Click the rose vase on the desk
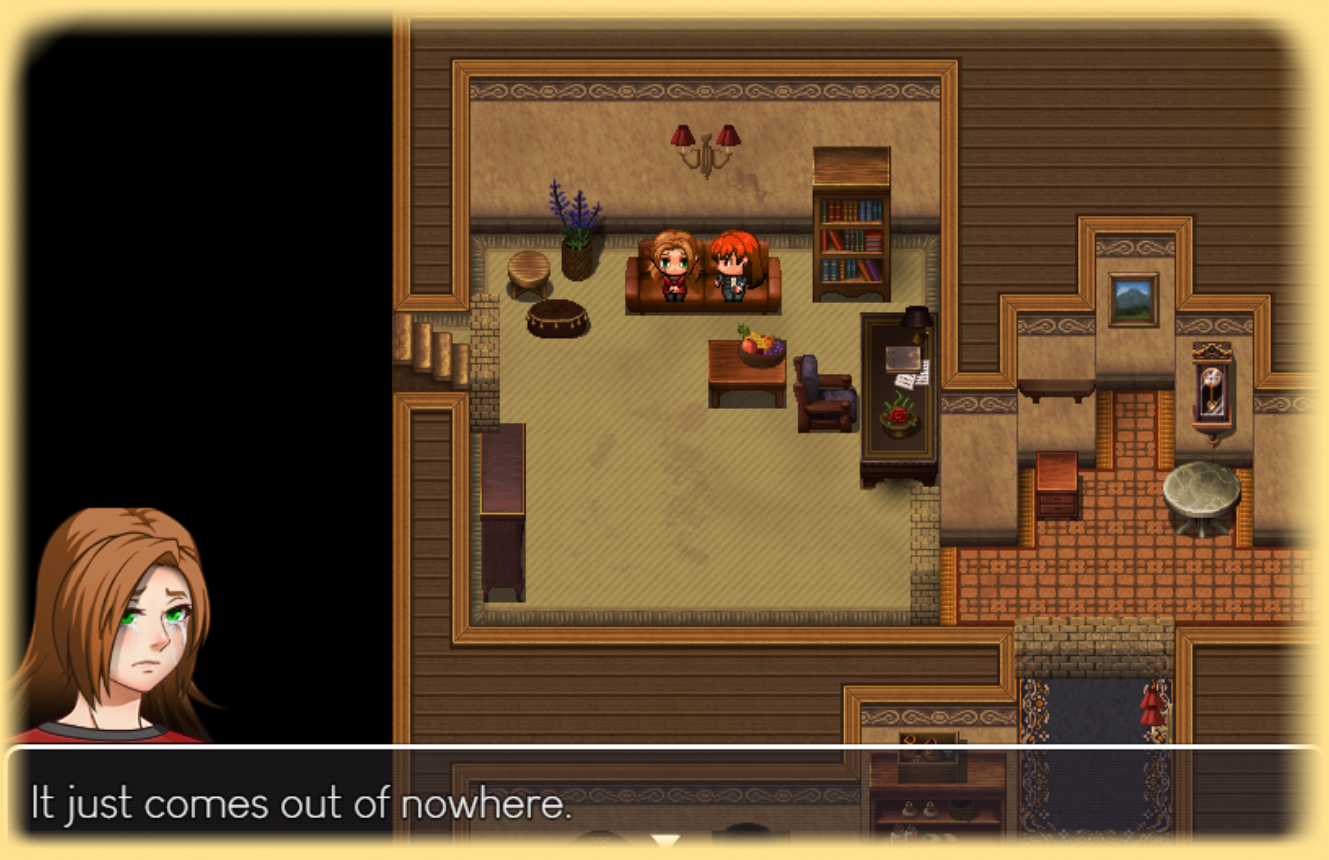Screen dimensions: 1329x860 [x=897, y=415]
